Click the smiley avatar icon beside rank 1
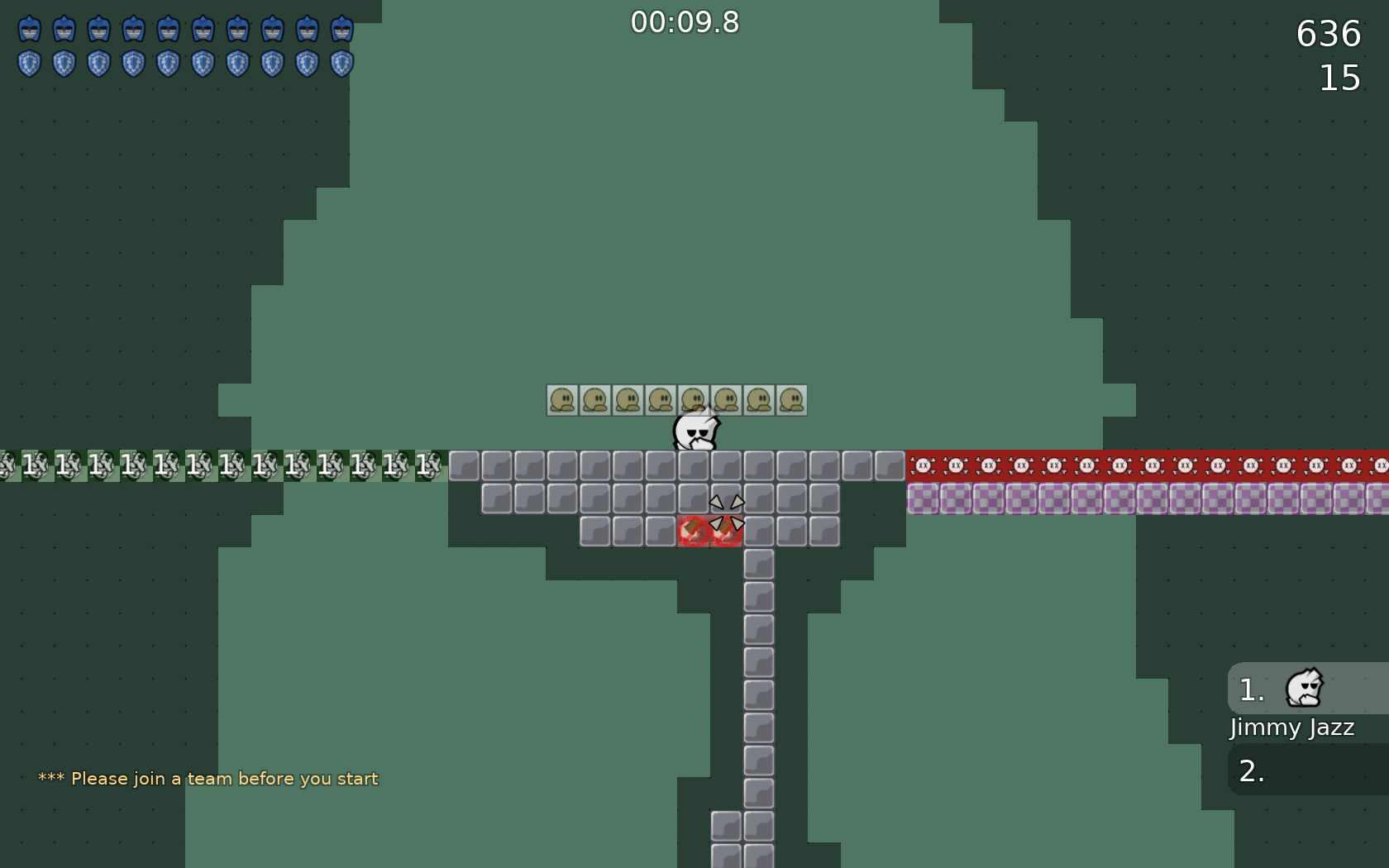 point(1304,689)
